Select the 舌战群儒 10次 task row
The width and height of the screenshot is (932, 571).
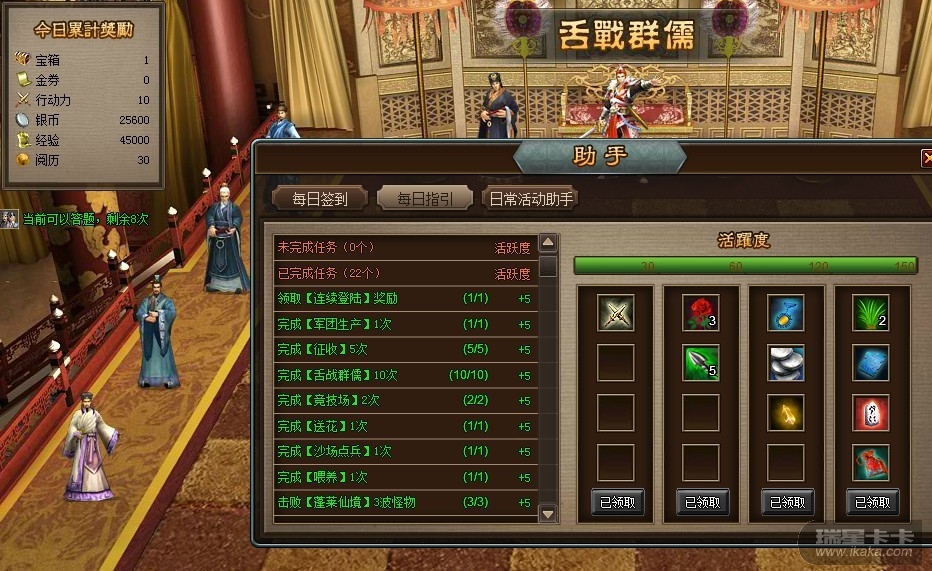click(x=404, y=377)
